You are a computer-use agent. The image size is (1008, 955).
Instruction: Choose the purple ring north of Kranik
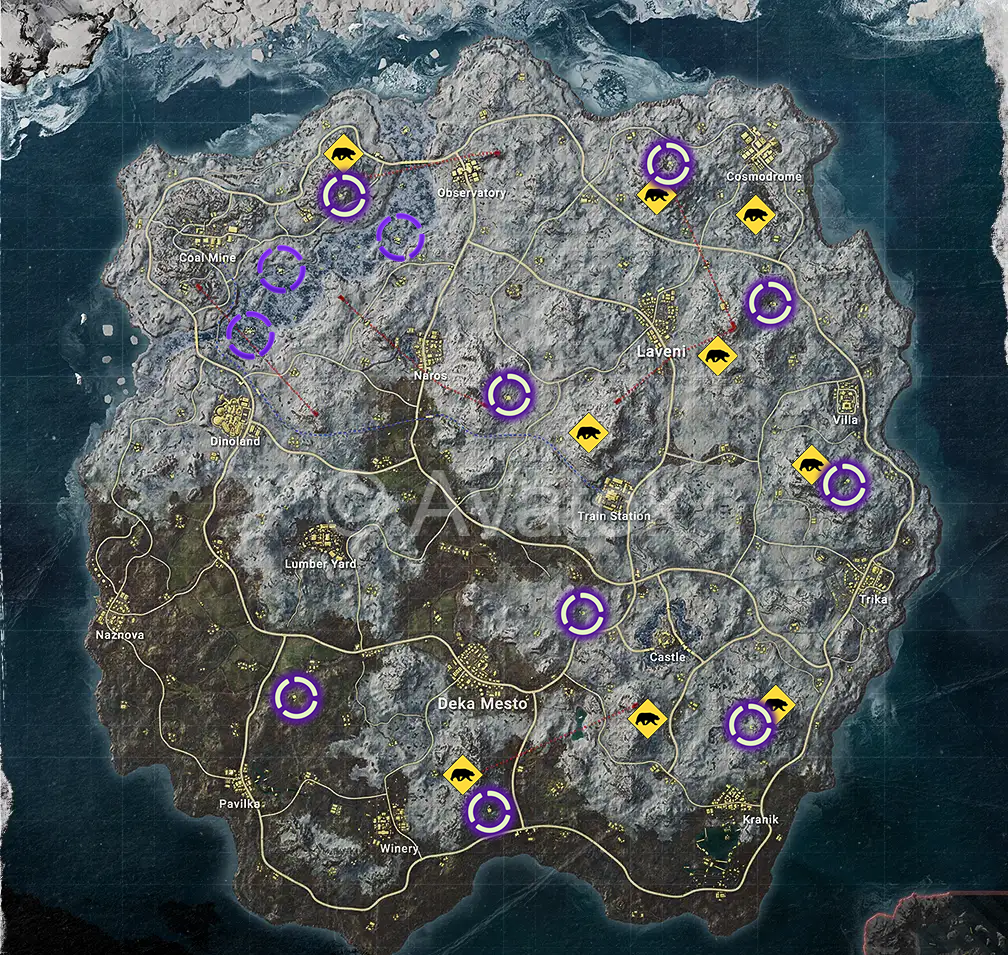(749, 725)
